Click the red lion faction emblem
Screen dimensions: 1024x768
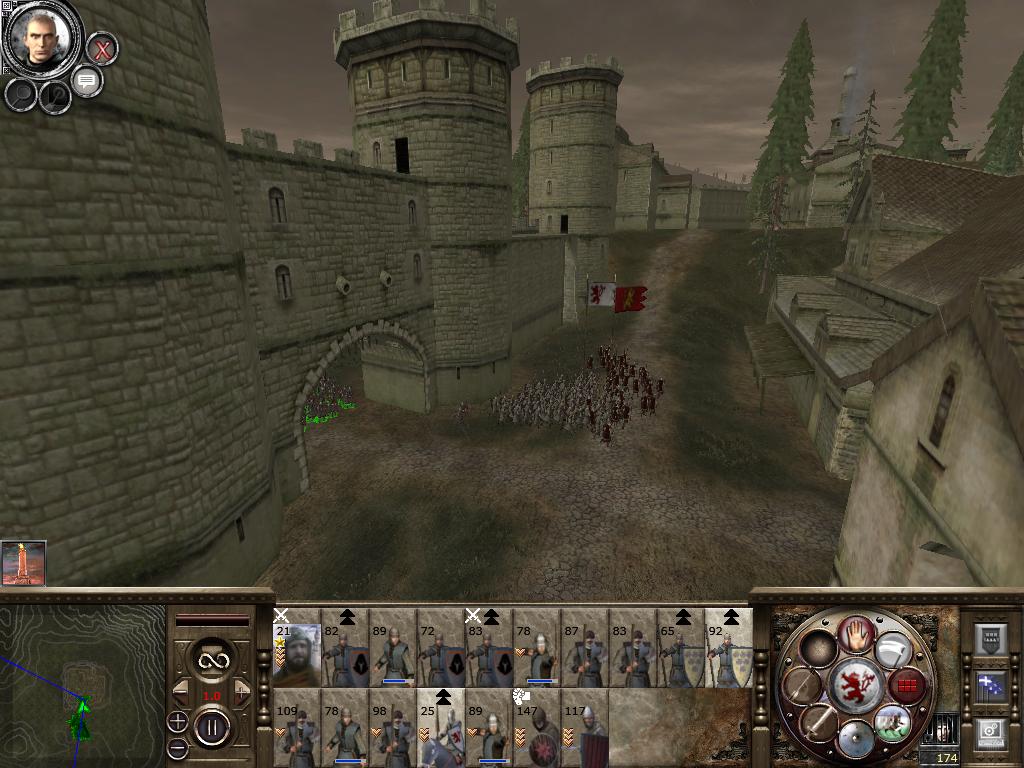coord(856,686)
